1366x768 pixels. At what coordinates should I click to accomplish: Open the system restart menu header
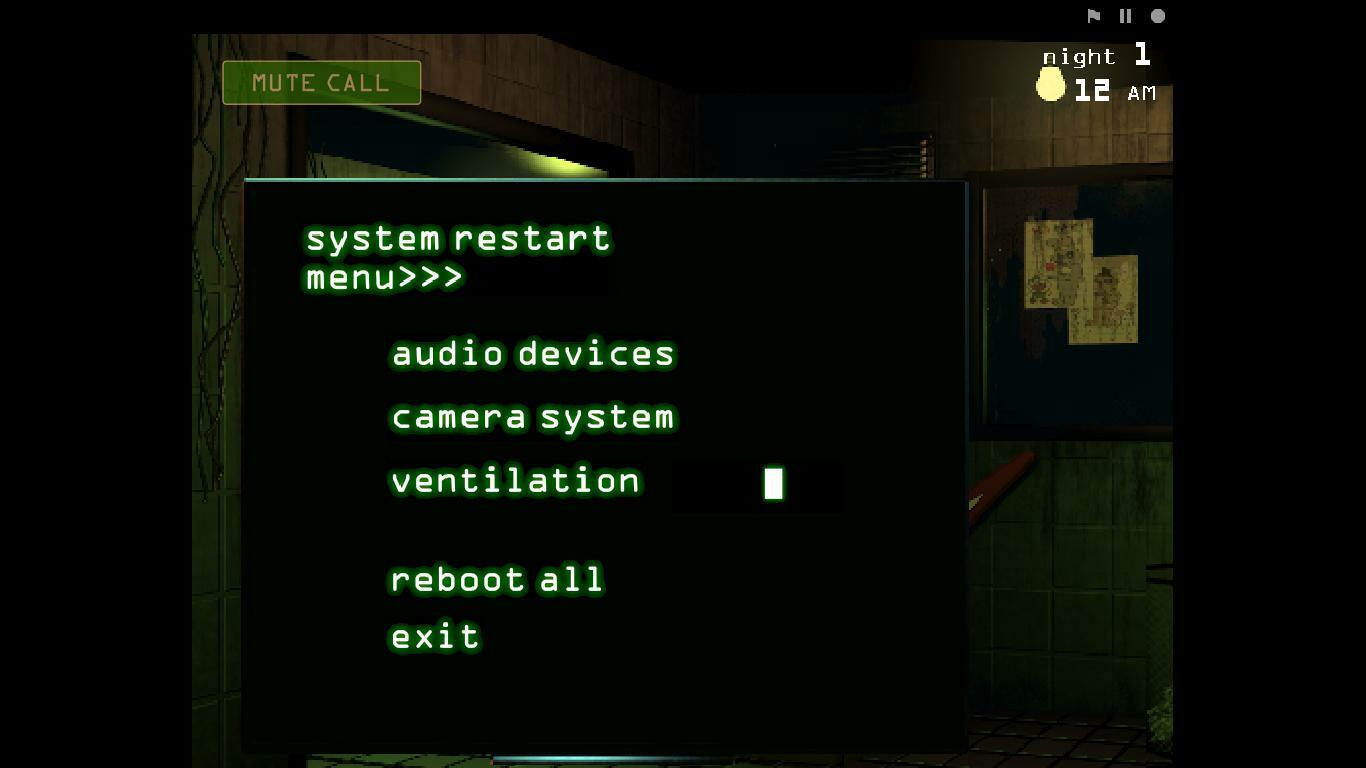457,238
